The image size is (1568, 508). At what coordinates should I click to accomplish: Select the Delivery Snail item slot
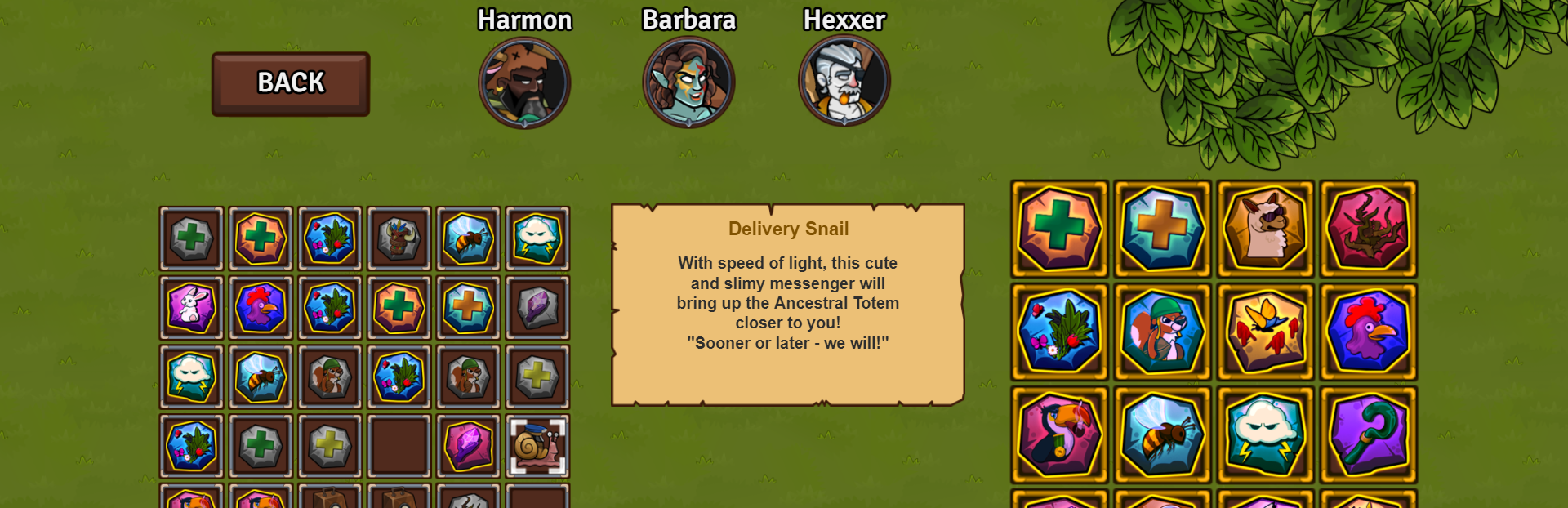537,446
